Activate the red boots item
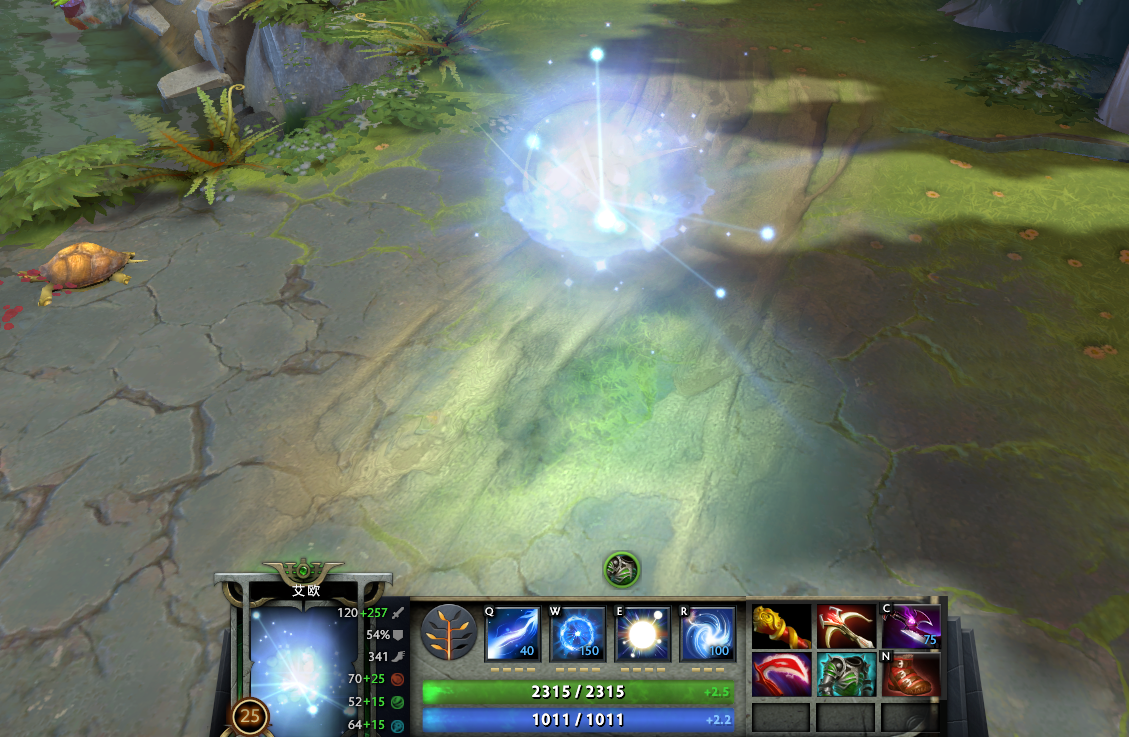Screen dimensions: 1129x737 click(x=911, y=673)
